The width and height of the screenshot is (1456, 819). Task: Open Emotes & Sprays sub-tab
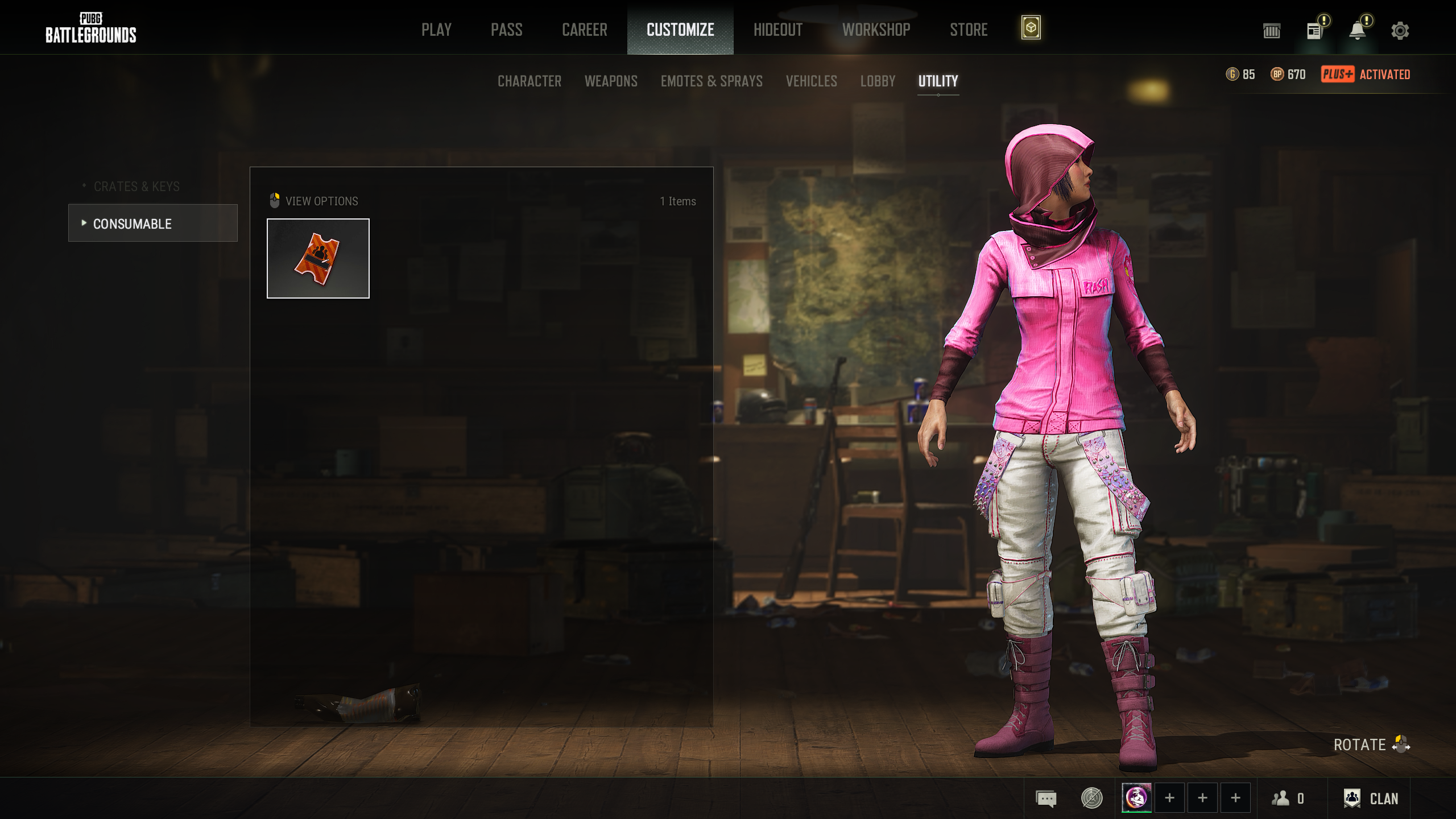[712, 81]
